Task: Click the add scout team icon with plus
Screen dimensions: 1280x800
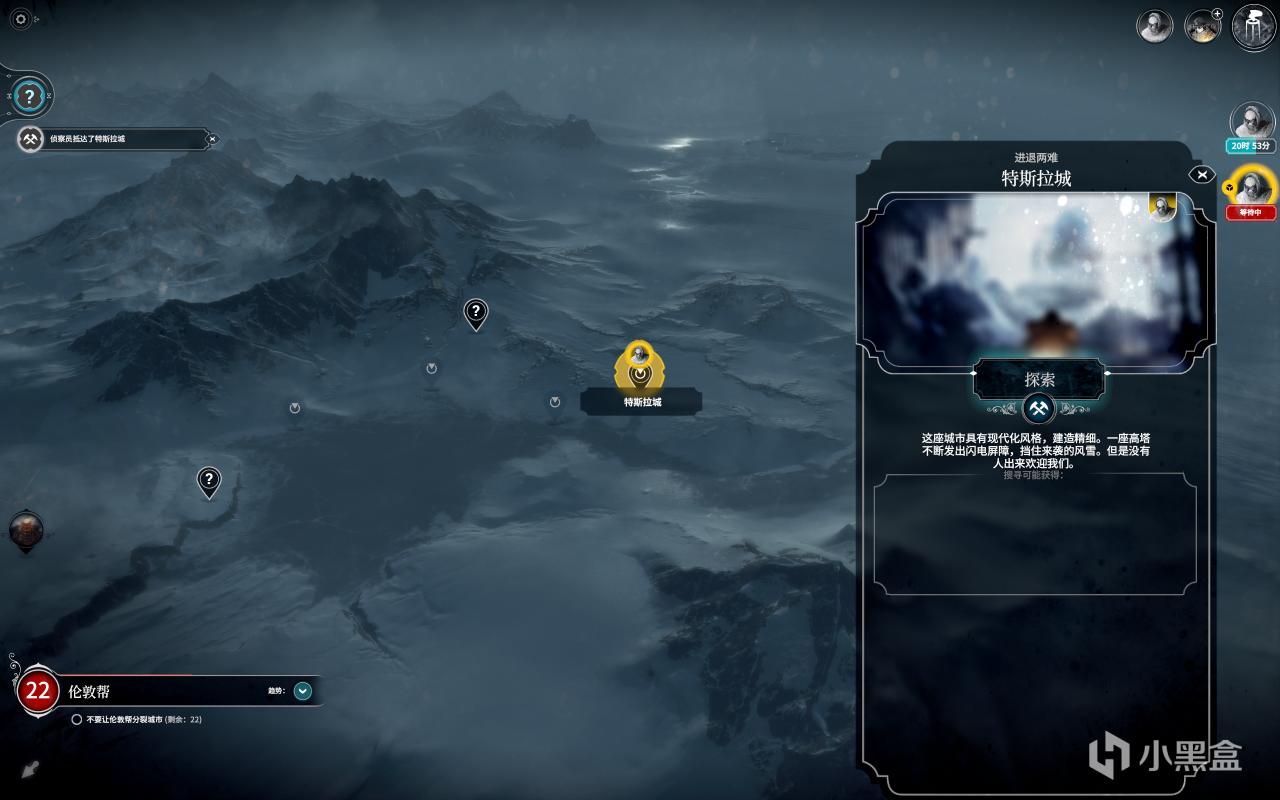Action: pyautogui.click(x=1202, y=26)
